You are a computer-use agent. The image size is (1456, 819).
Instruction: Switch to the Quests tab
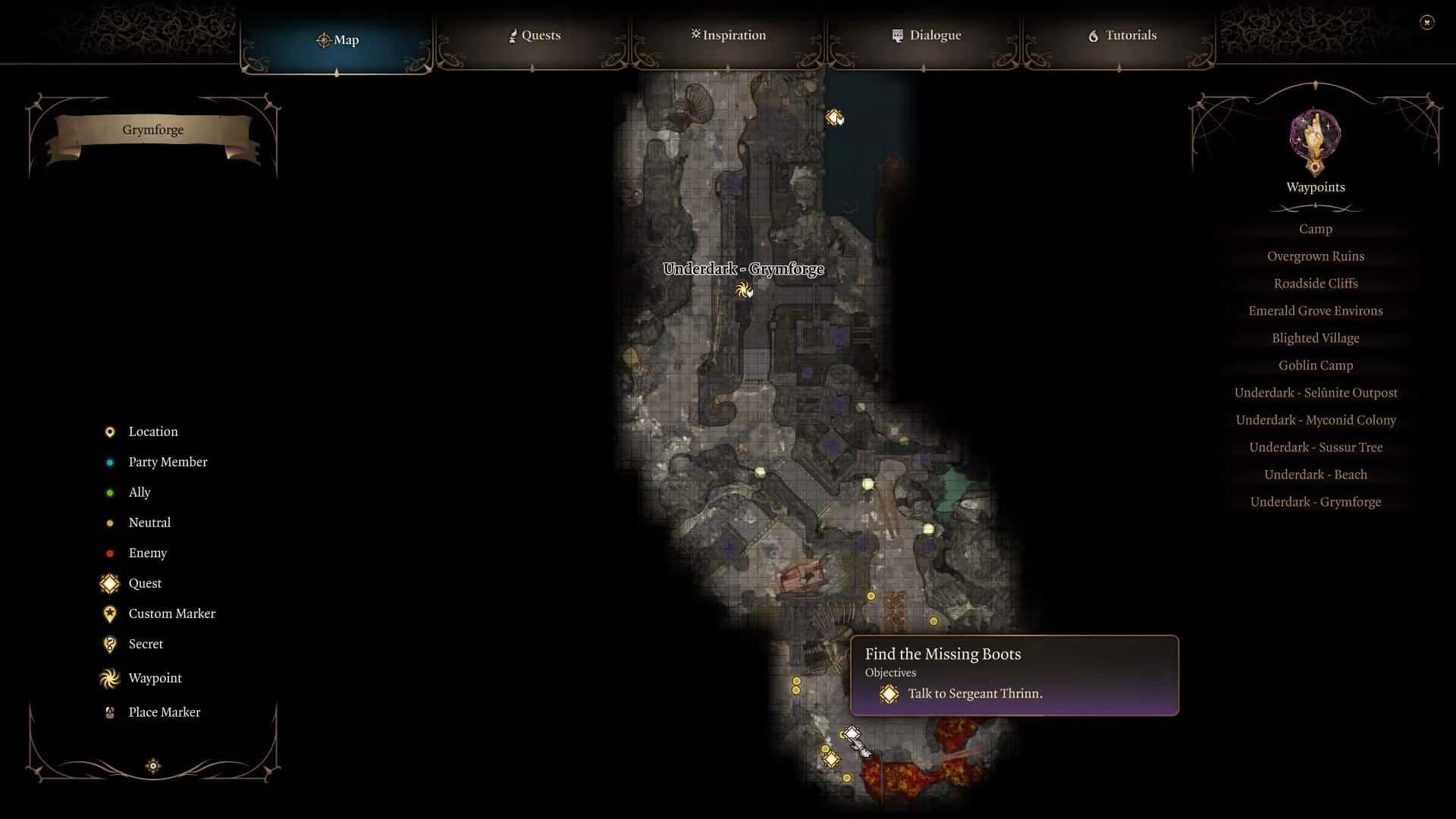pyautogui.click(x=535, y=36)
